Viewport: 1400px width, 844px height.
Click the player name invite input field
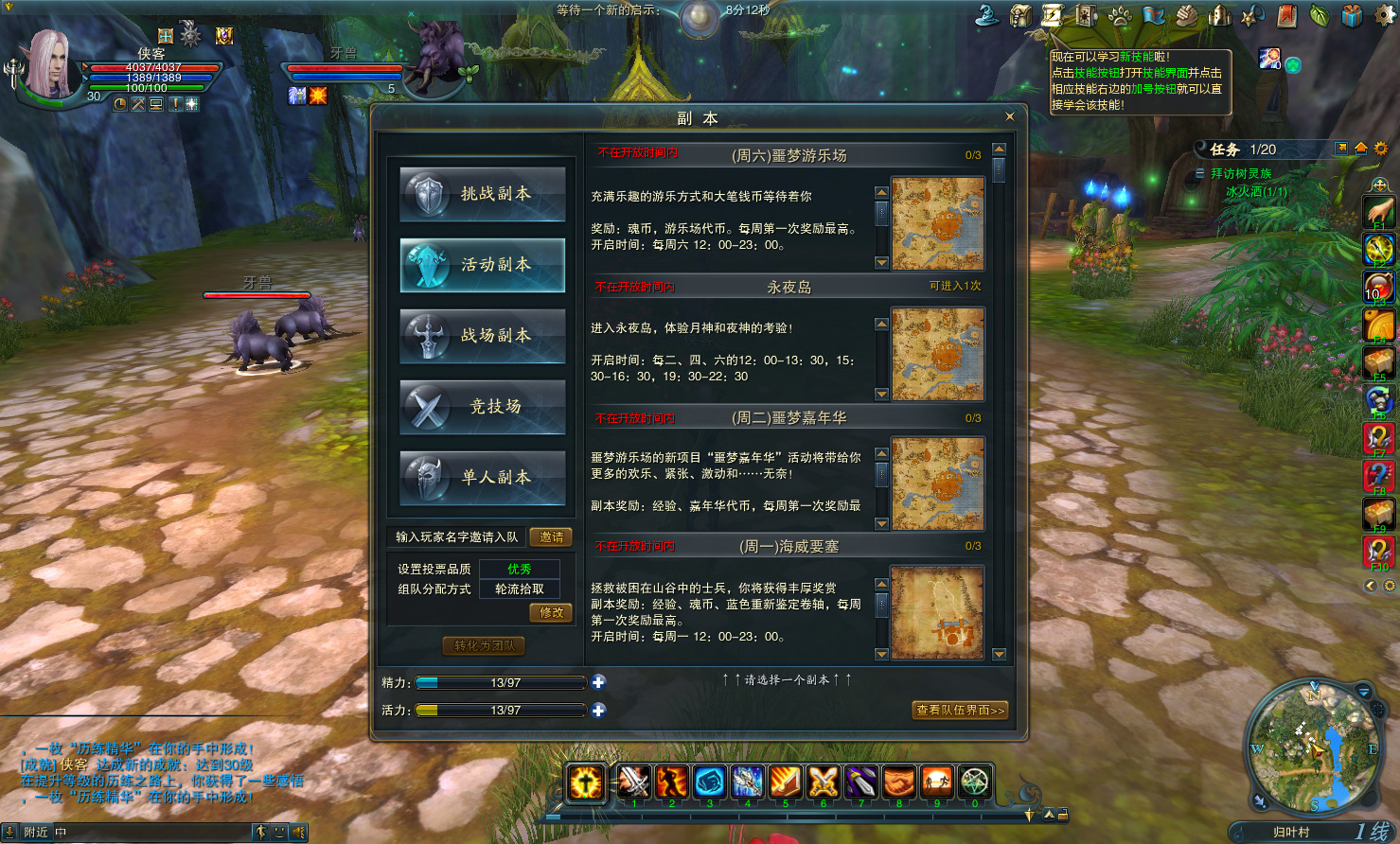click(454, 536)
